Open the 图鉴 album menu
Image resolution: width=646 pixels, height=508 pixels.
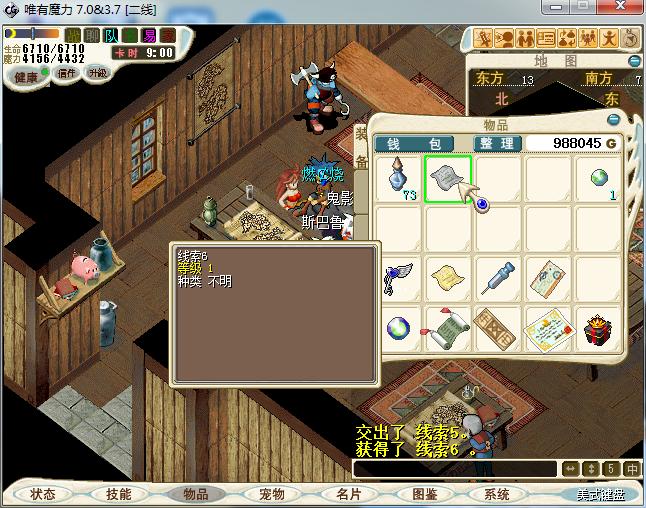coord(424,494)
